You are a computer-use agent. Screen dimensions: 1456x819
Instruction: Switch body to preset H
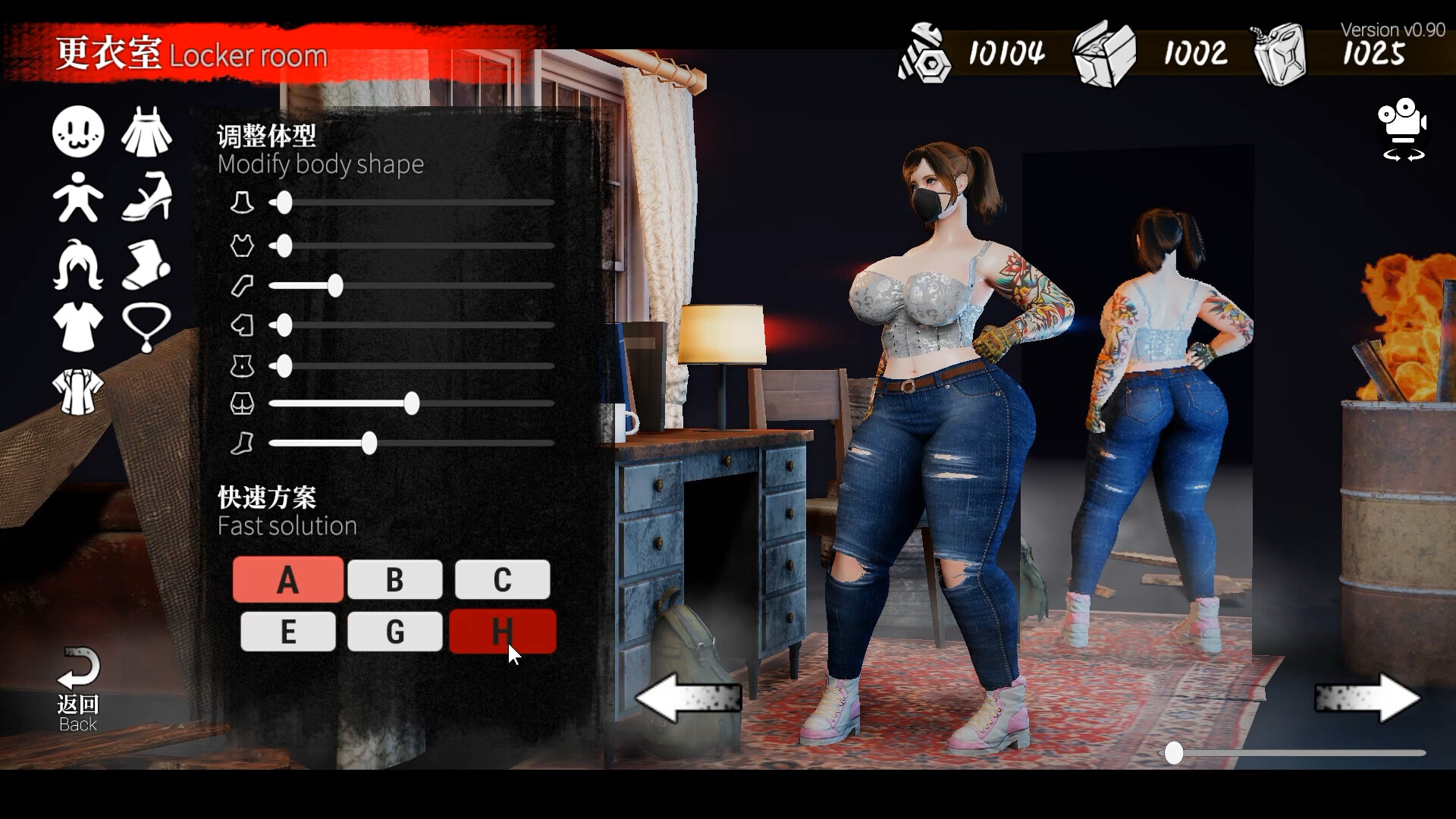tap(502, 631)
